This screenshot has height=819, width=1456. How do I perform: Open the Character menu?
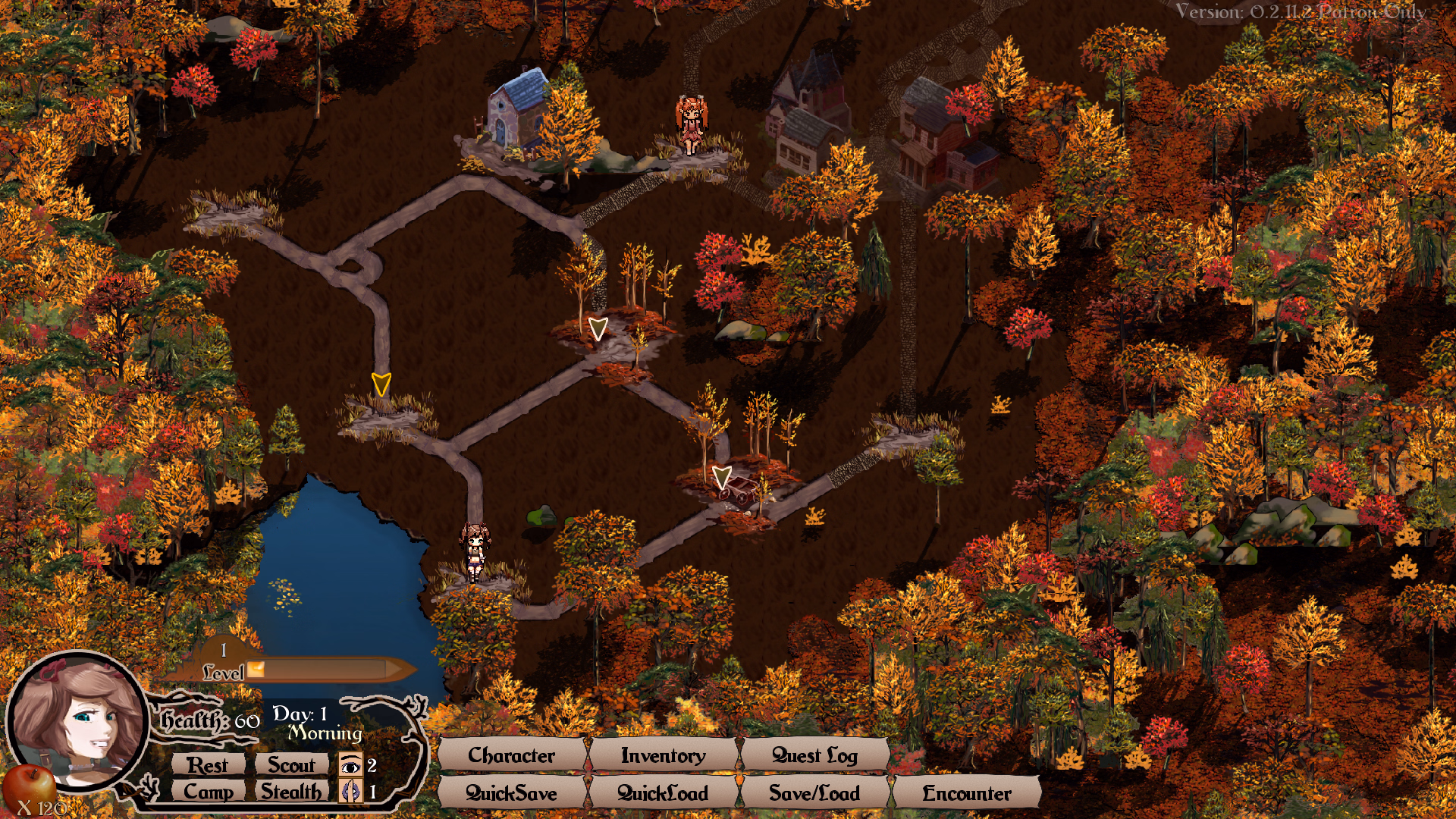(x=511, y=755)
